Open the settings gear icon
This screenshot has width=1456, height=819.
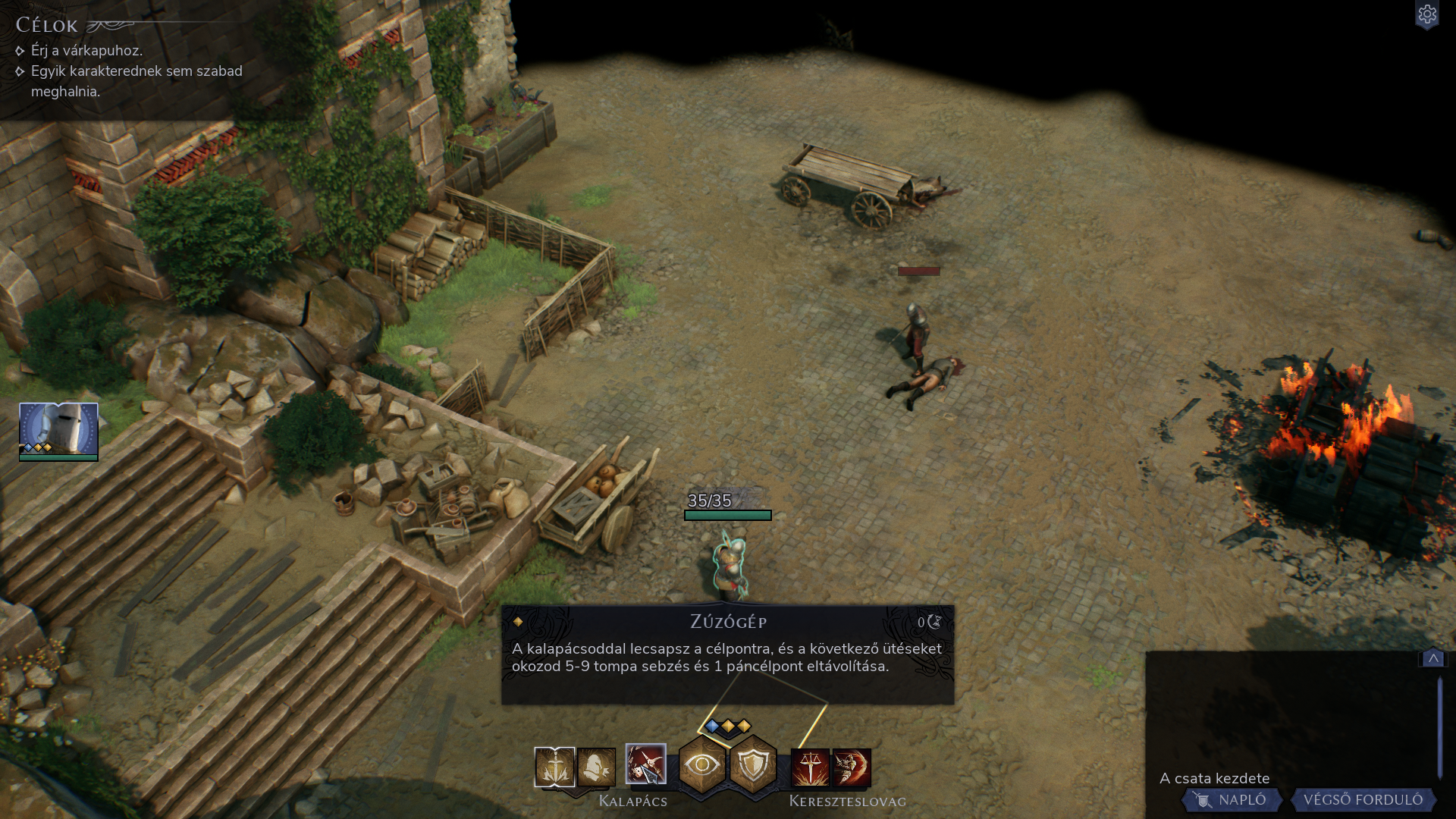point(1426,14)
